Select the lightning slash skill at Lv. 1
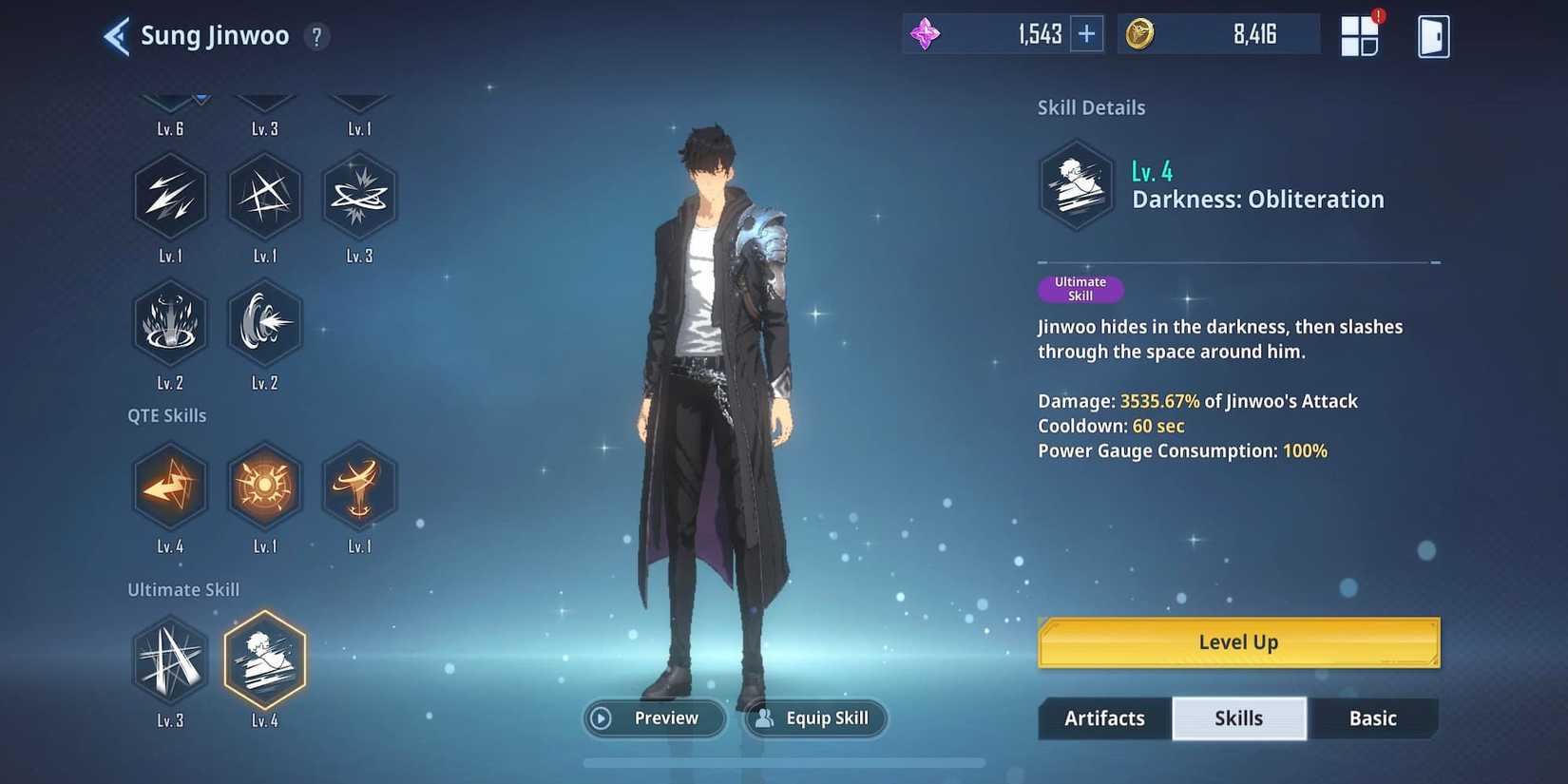Image resolution: width=1568 pixels, height=784 pixels. (170, 196)
